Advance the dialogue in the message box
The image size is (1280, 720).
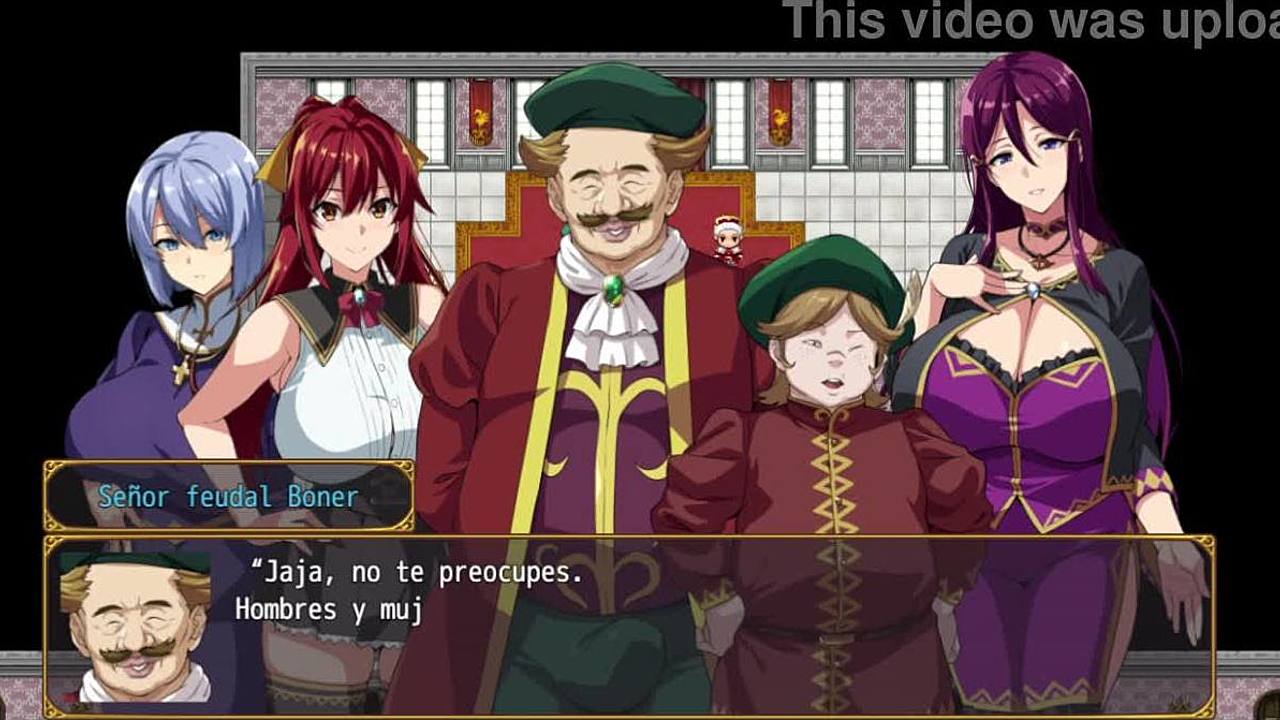point(640,625)
